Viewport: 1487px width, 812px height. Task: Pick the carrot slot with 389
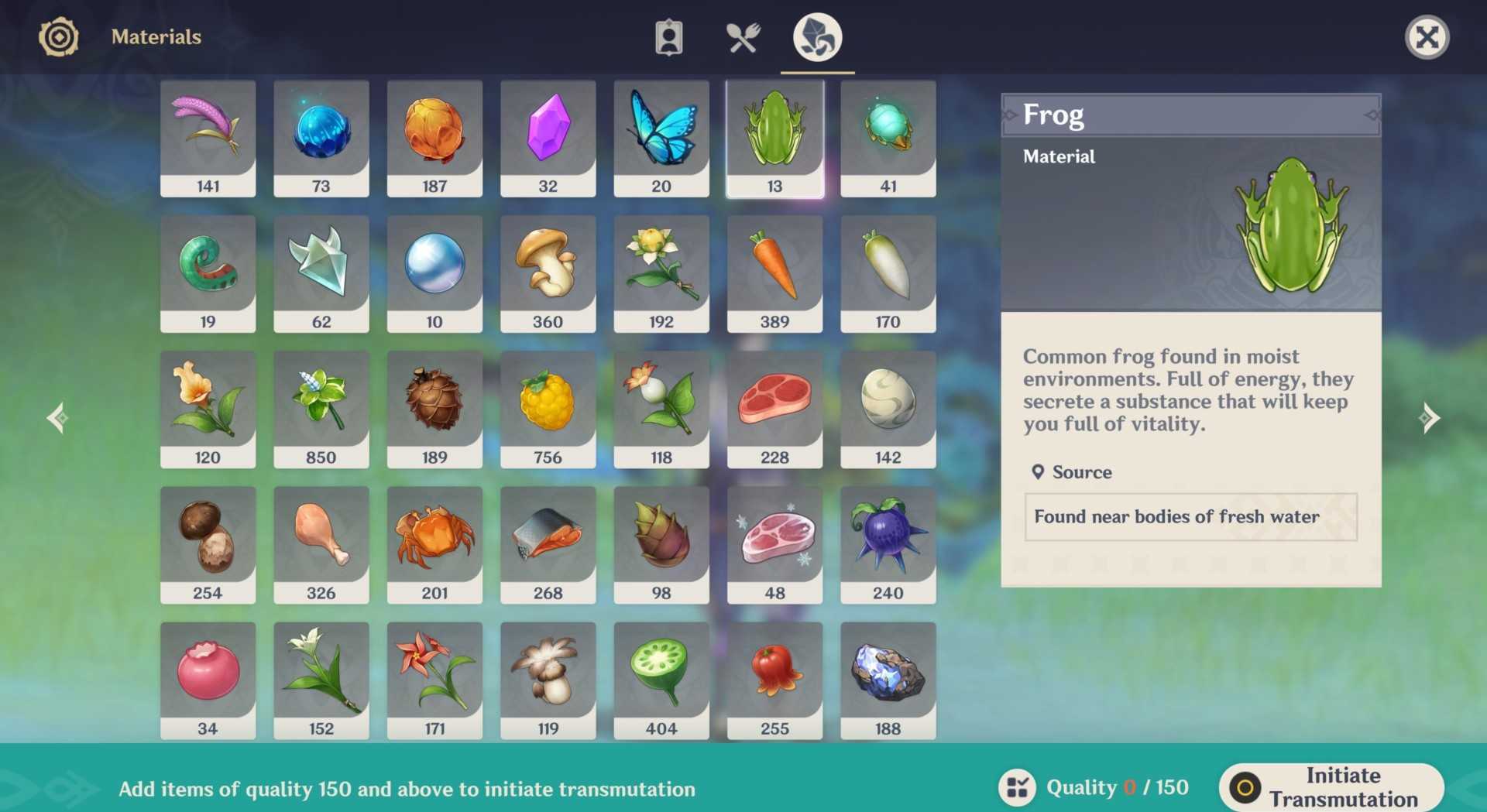point(774,274)
